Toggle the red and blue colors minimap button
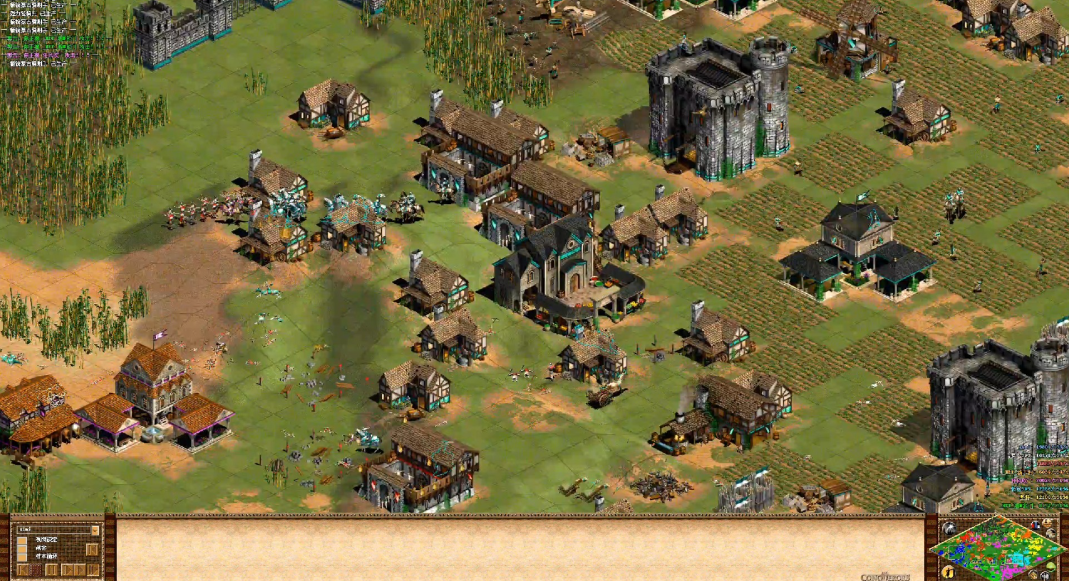This screenshot has height=581, width=1069. [x=1036, y=525]
